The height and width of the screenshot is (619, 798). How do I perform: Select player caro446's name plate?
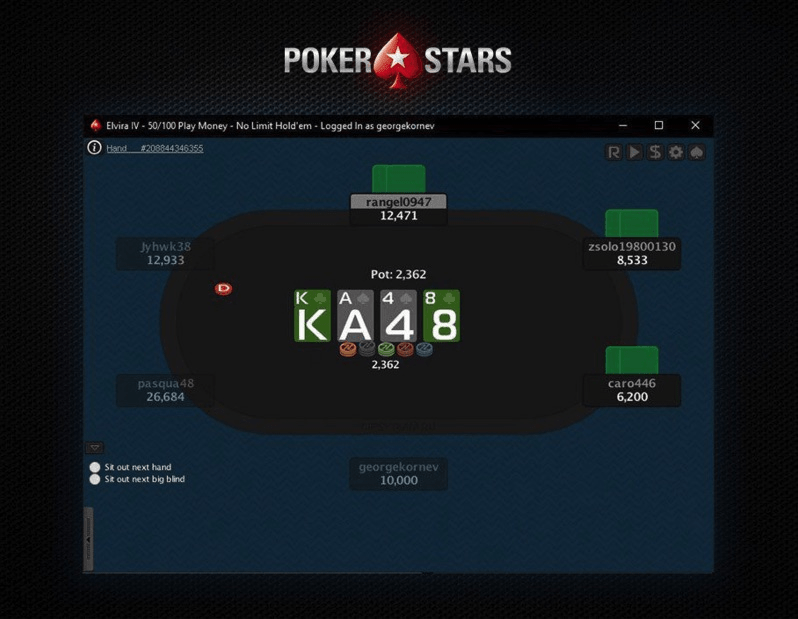(632, 390)
